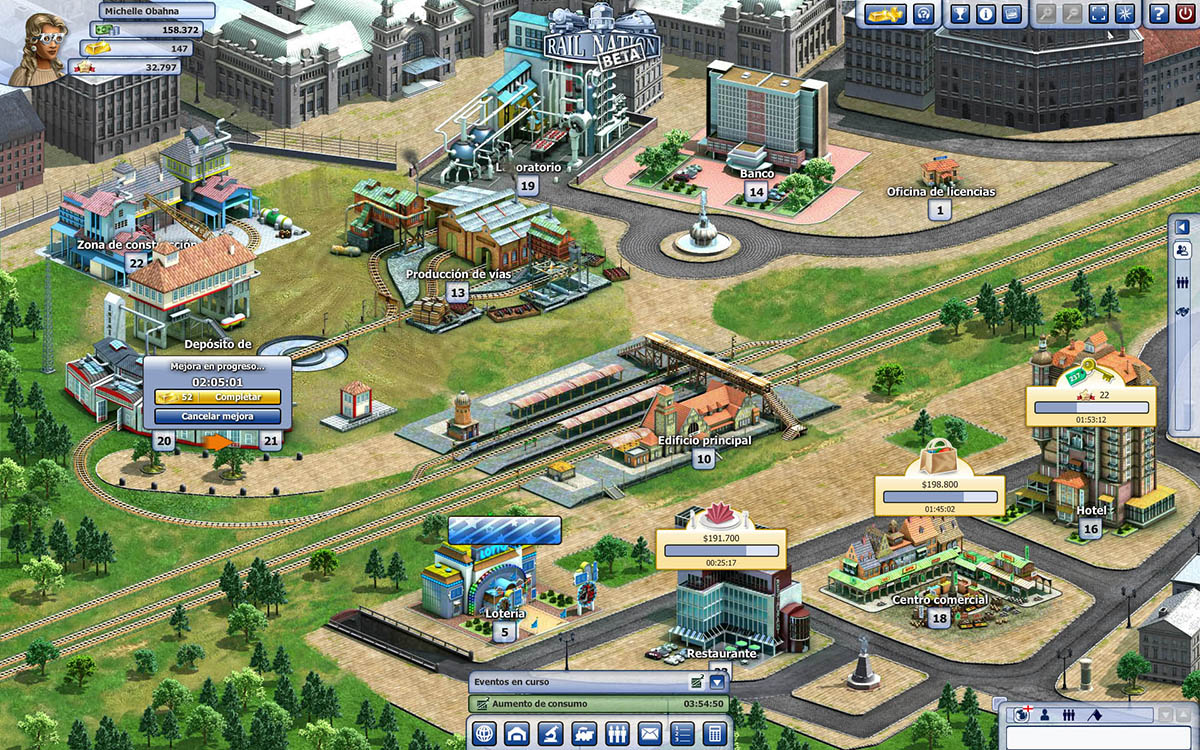Screen dimensions: 1200x750
Task: Open the Banco building level badge
Action: [x=756, y=192]
